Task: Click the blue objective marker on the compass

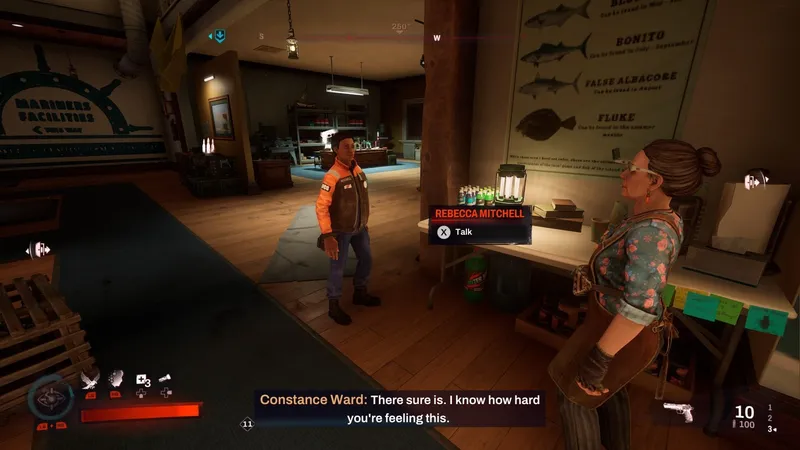Action: 217,37
